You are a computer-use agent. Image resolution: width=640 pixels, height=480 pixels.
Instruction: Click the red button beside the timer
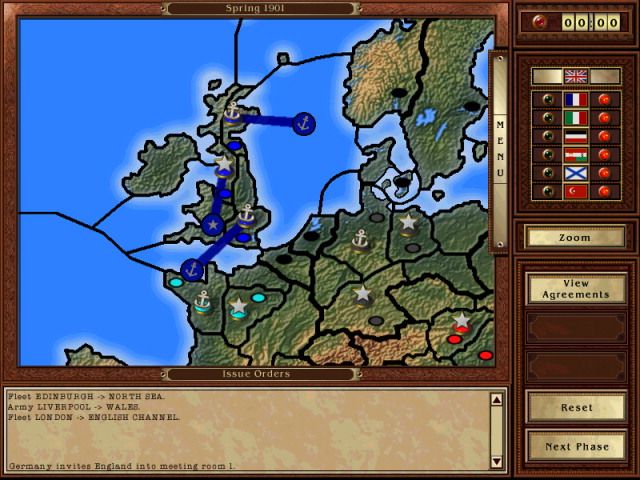pyautogui.click(x=541, y=22)
